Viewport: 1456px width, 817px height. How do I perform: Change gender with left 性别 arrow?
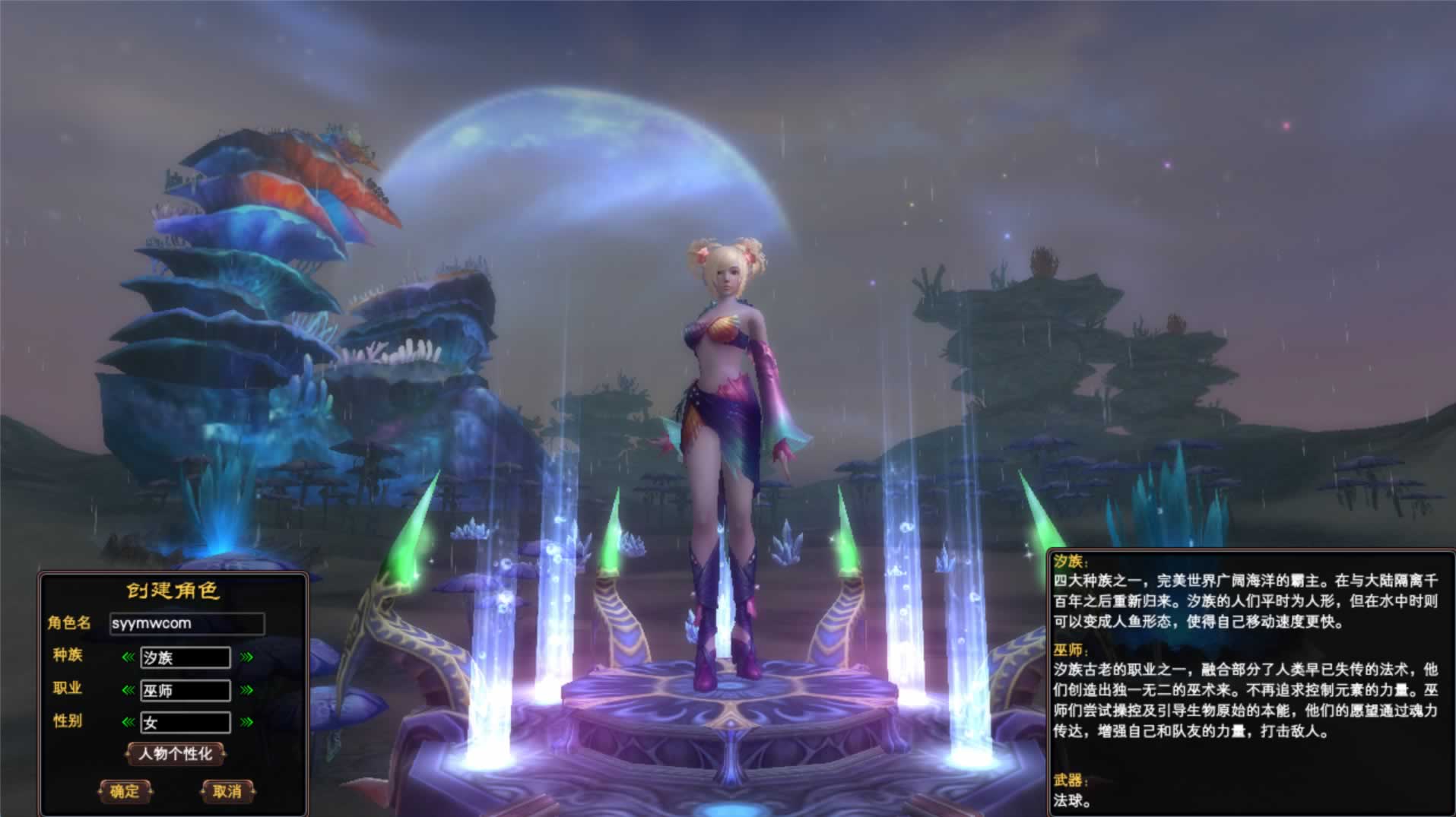tap(128, 722)
